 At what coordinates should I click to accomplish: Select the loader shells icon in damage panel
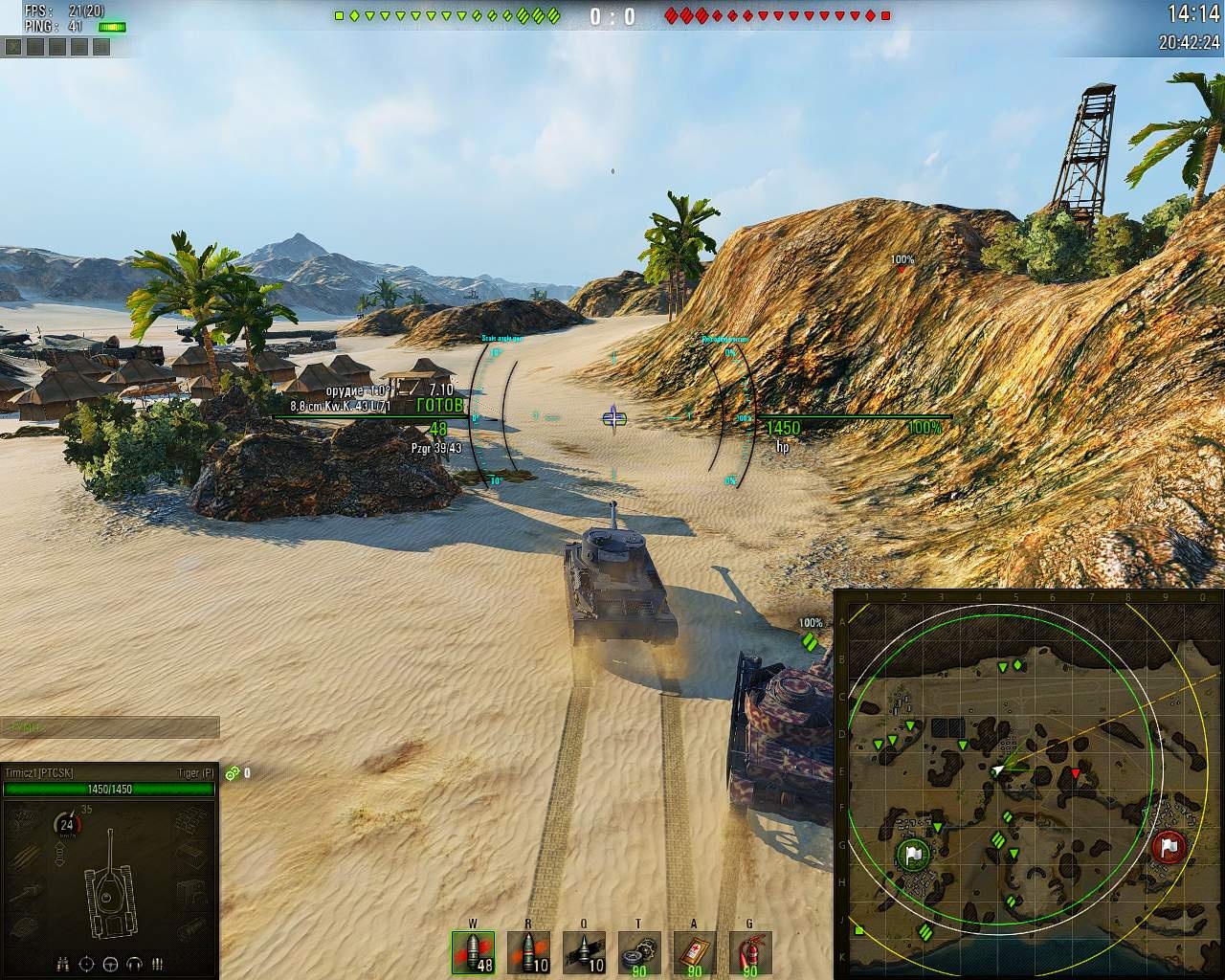click(x=158, y=964)
